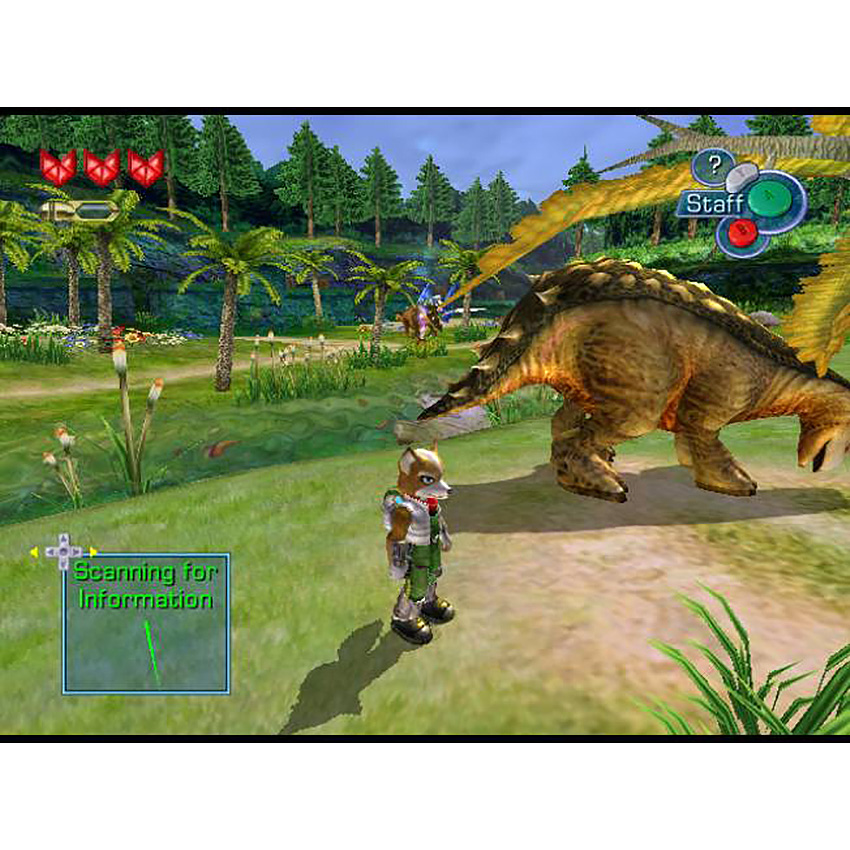
Task: Select the Staff action label
Action: [711, 204]
